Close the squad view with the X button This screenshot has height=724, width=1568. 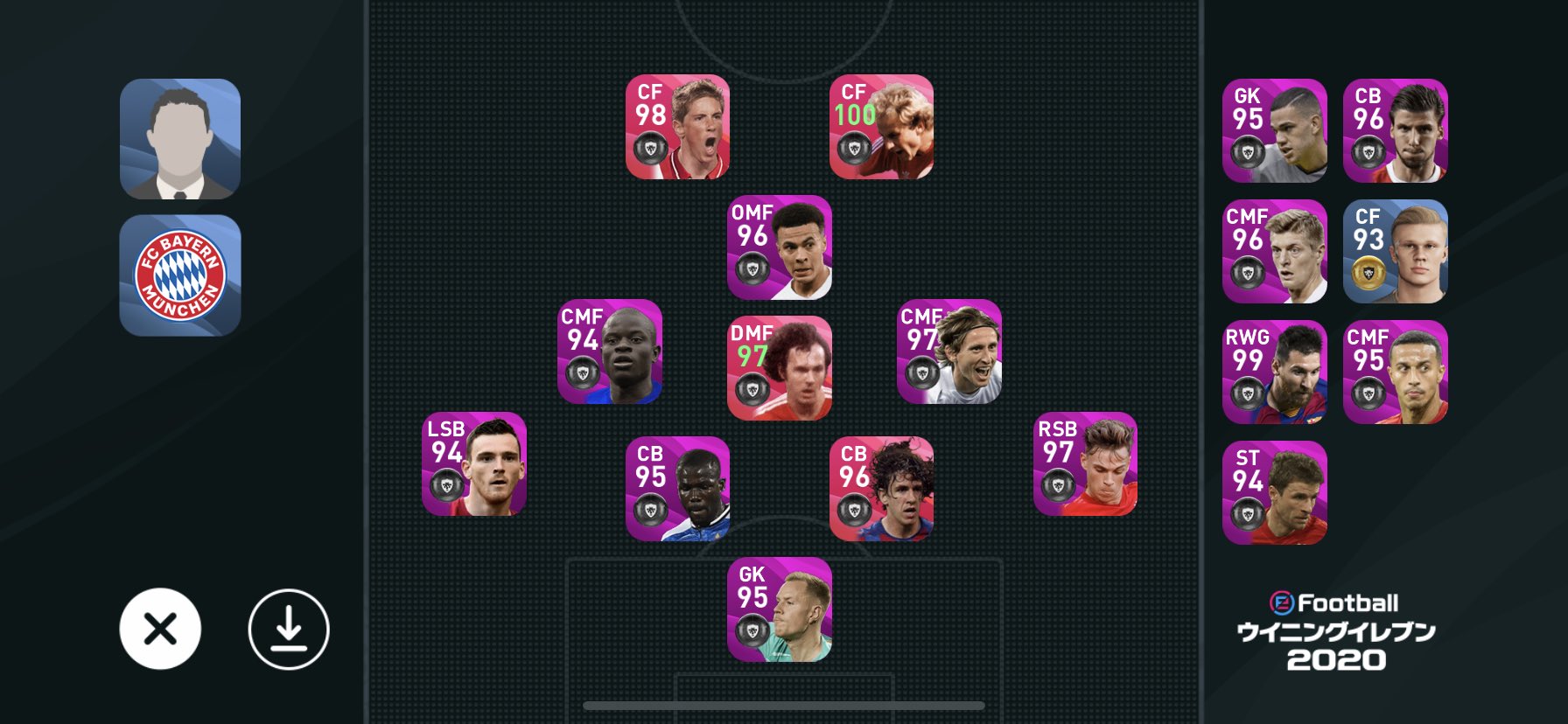pyautogui.click(x=161, y=628)
